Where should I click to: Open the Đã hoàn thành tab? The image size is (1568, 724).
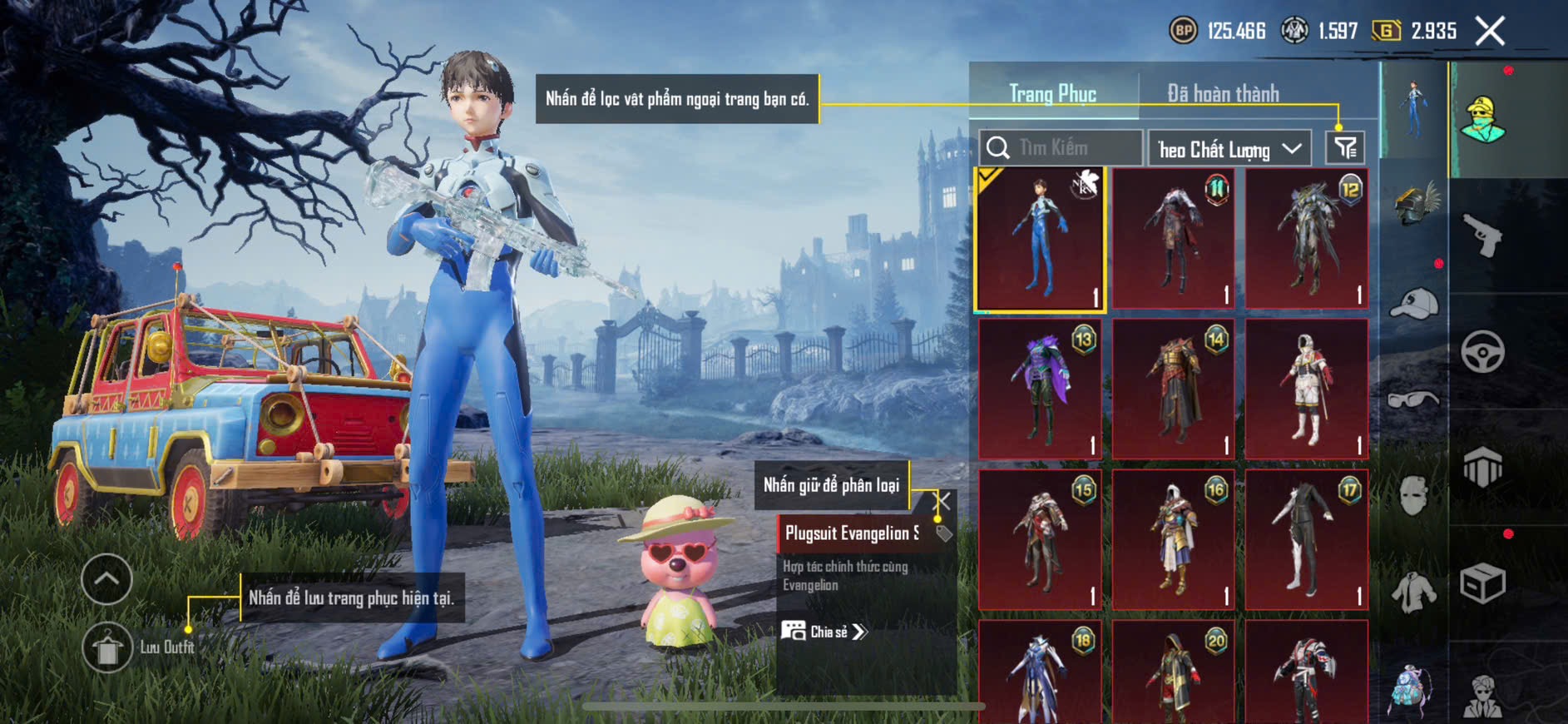coord(1223,93)
